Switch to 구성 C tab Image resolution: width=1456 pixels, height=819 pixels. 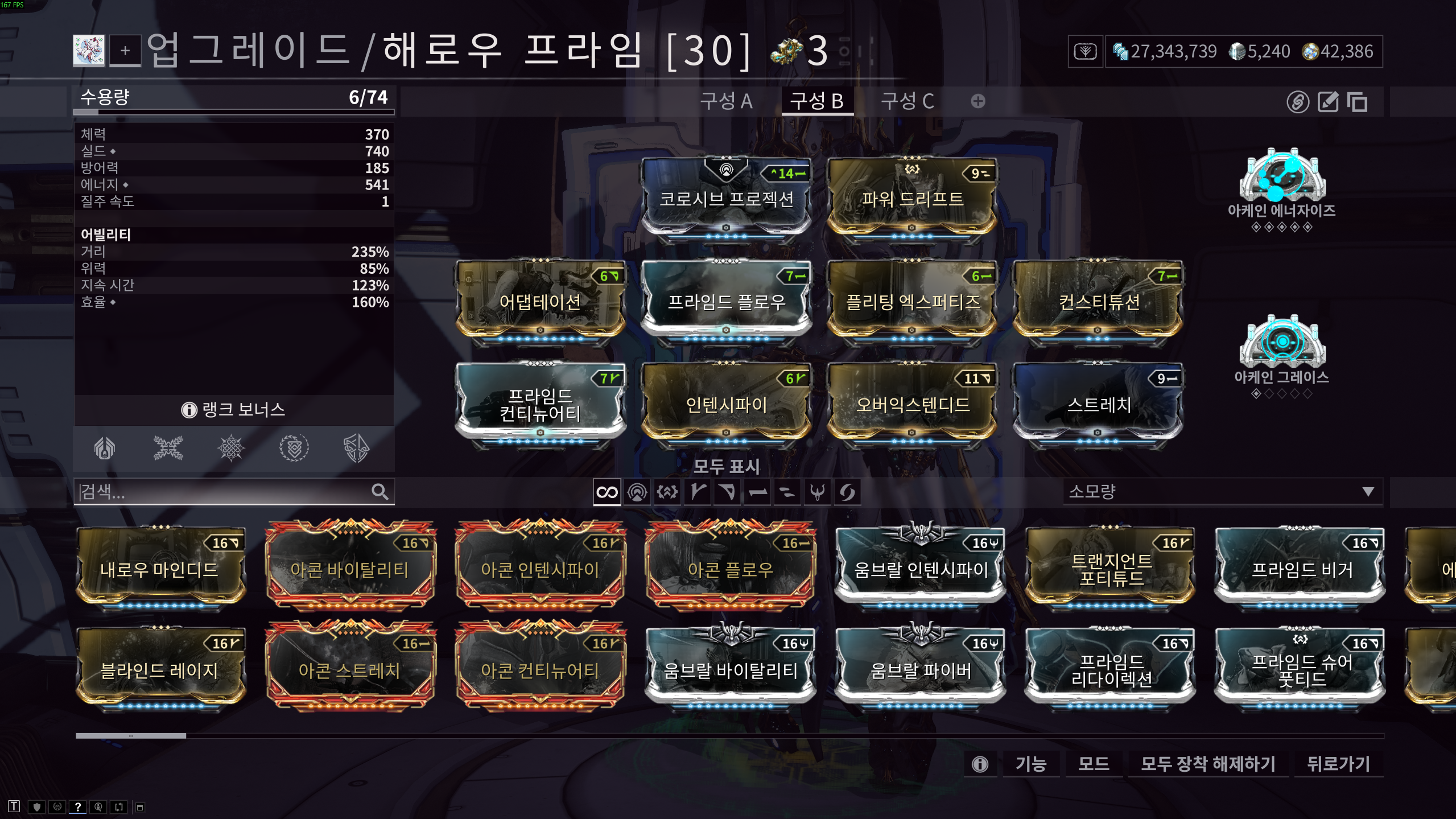coord(907,101)
